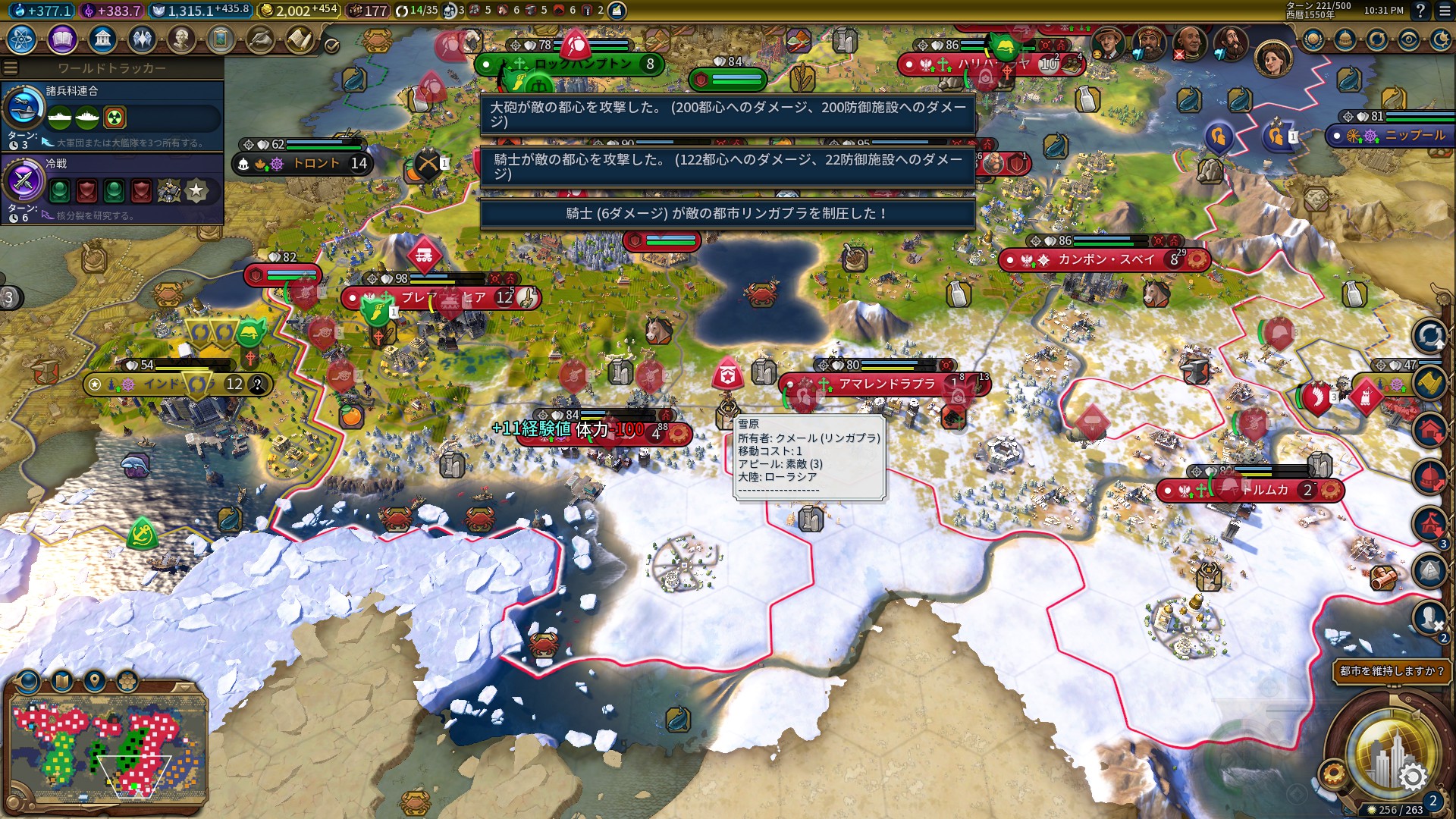Open the main game menu button

click(x=1444, y=11)
